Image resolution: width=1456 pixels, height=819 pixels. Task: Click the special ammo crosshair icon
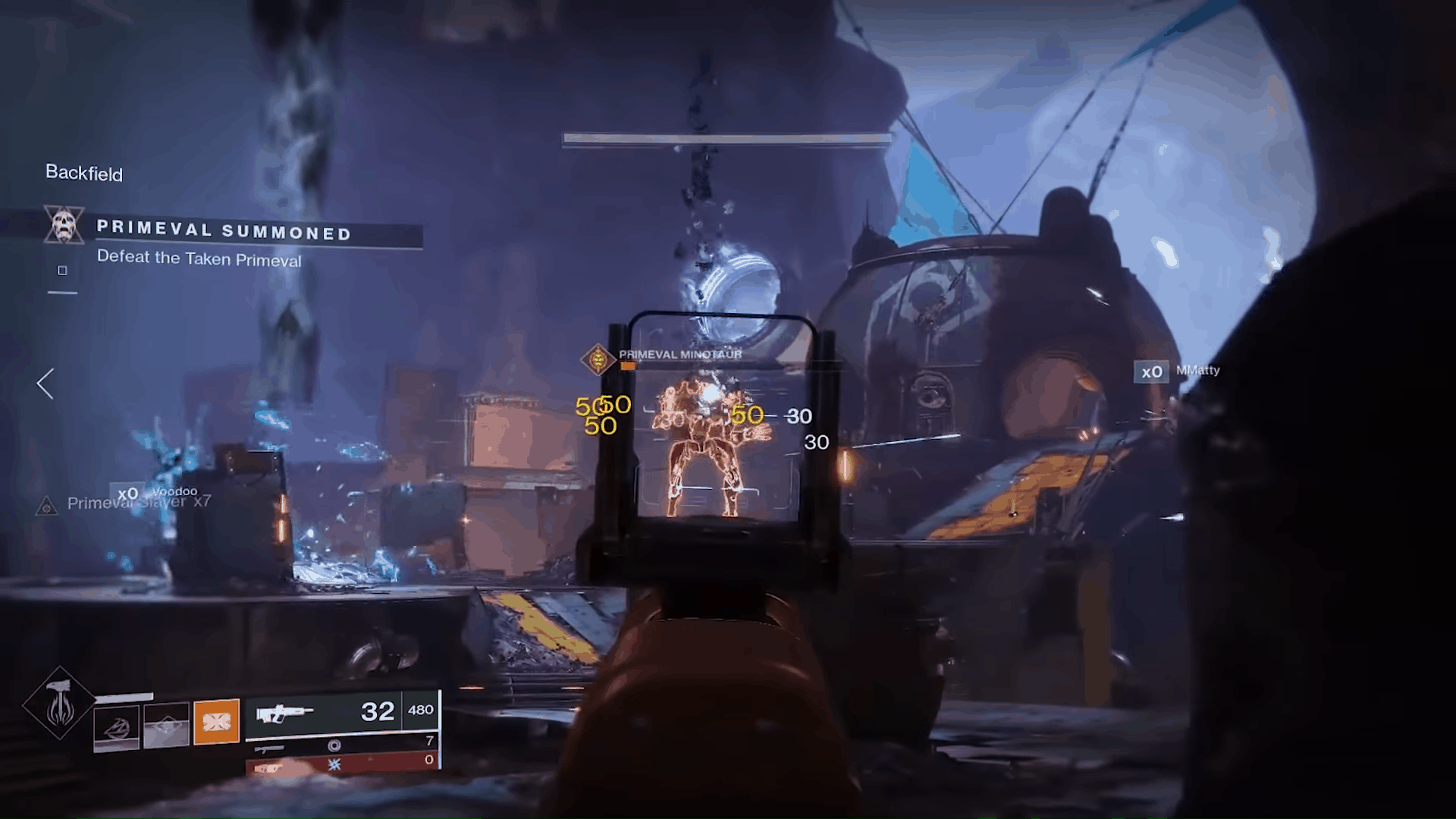click(334, 746)
